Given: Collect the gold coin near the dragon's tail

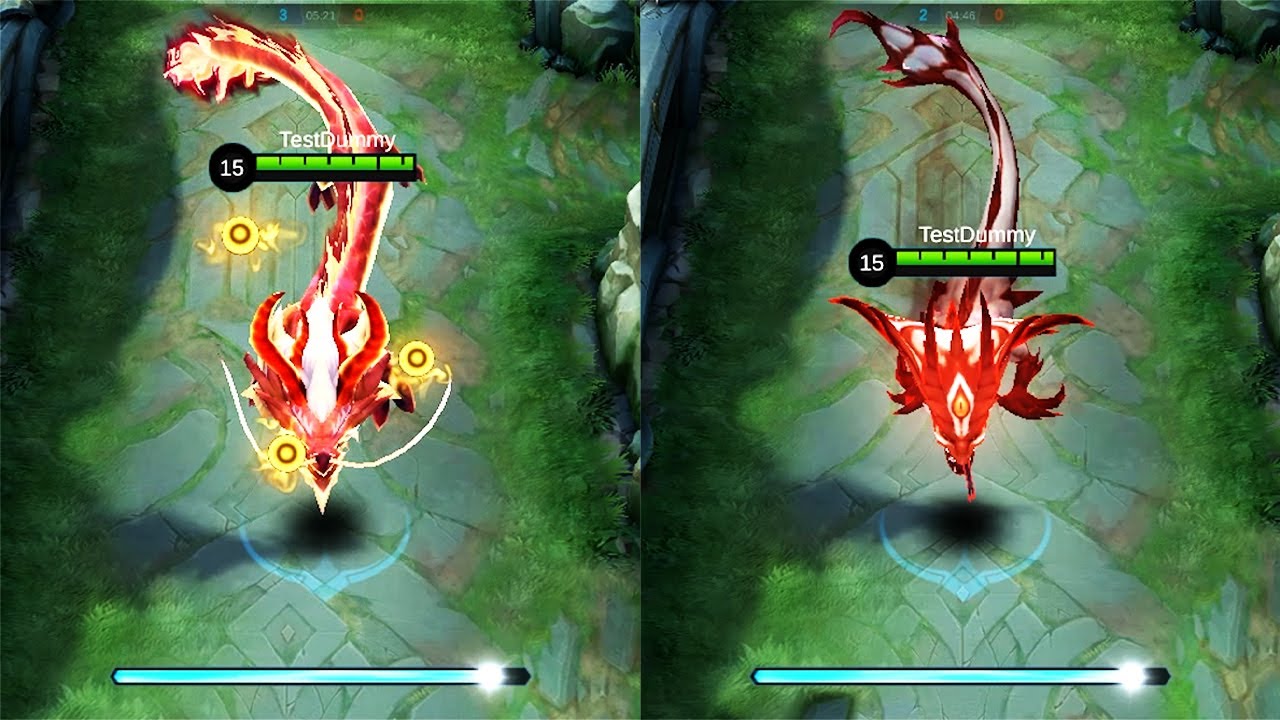Looking at the screenshot, I should coord(238,234).
